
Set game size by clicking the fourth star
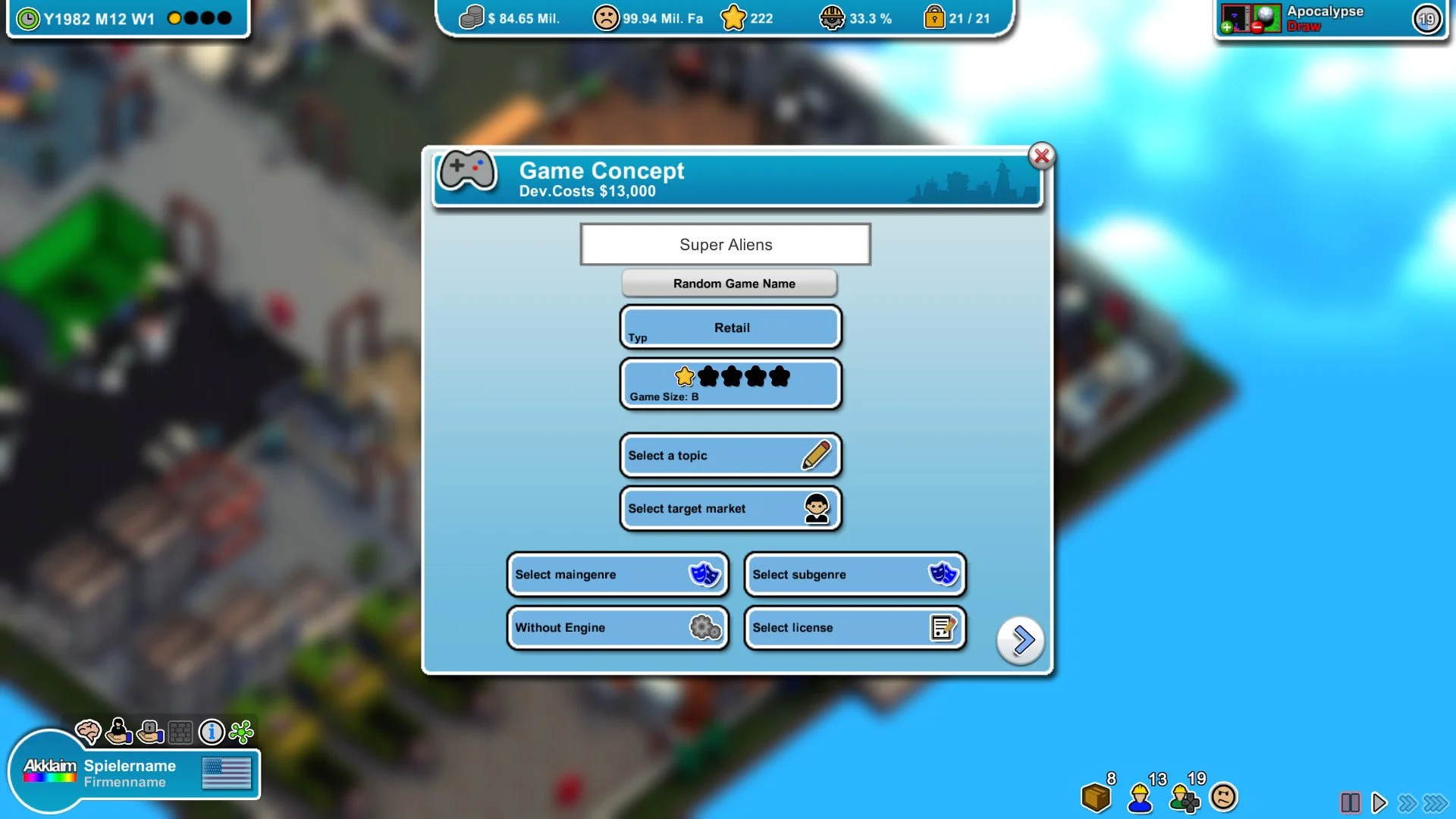755,375
